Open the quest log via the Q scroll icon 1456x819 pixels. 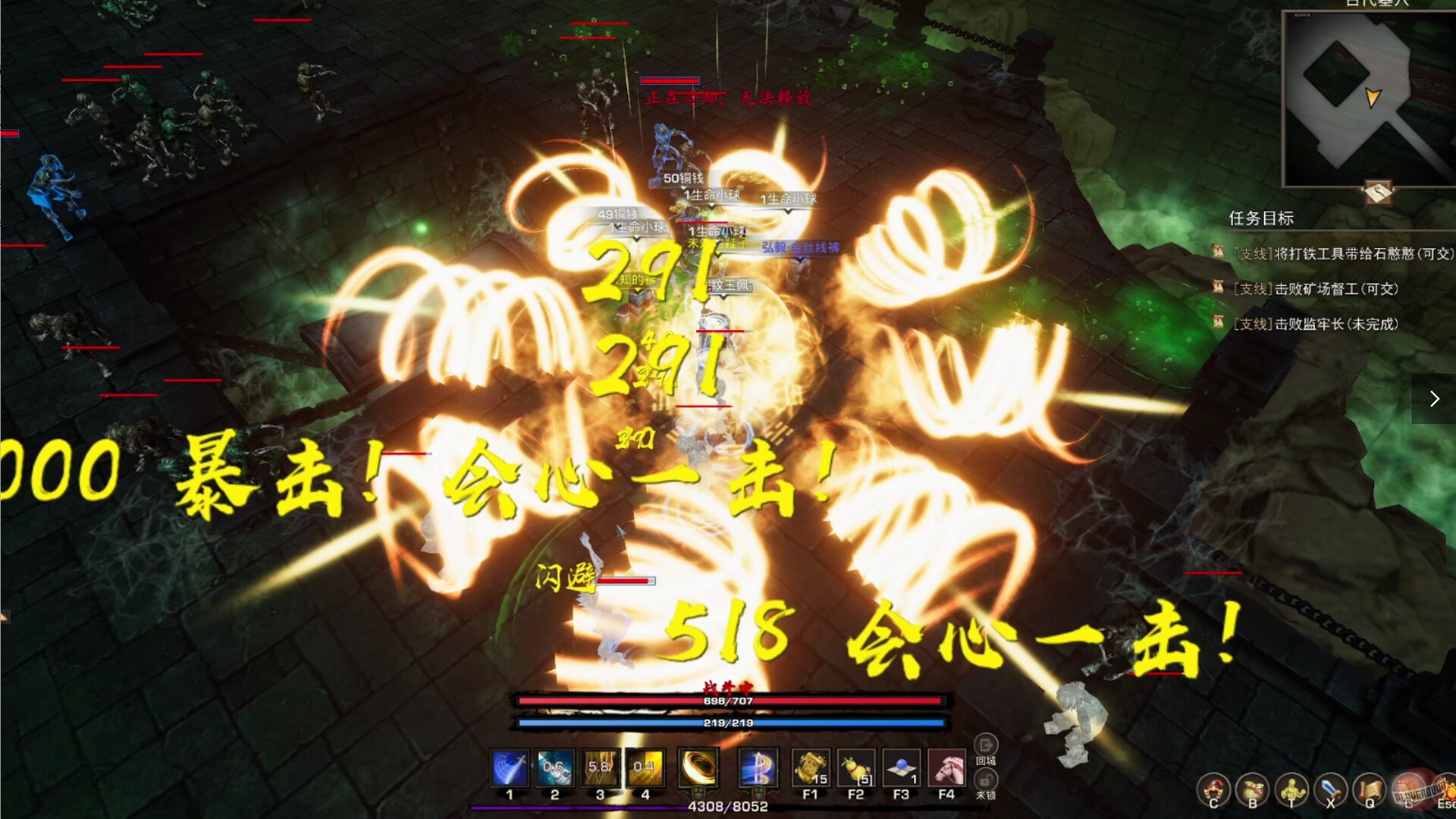[x=1367, y=786]
